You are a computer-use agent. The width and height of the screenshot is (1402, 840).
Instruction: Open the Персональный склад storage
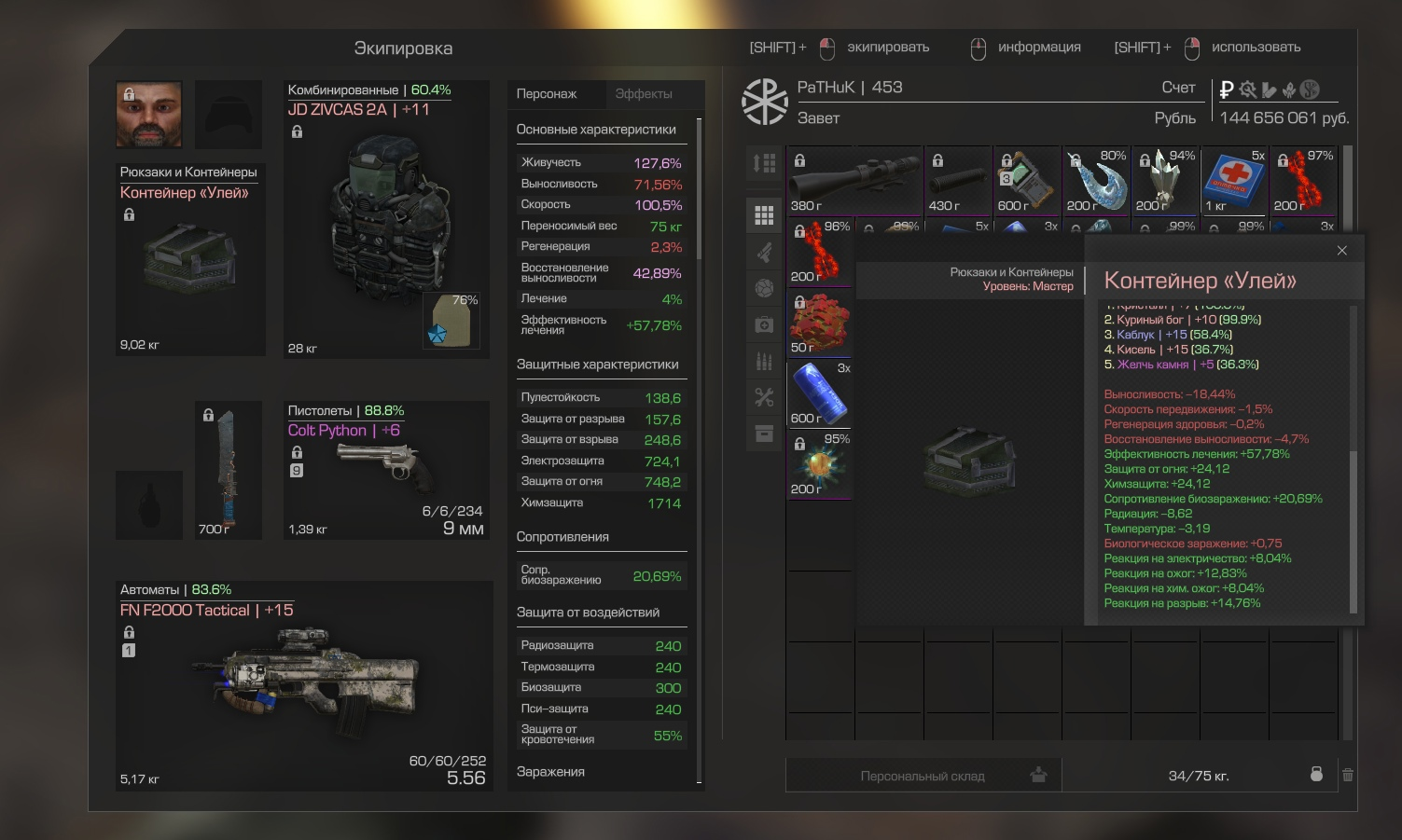coord(923,776)
